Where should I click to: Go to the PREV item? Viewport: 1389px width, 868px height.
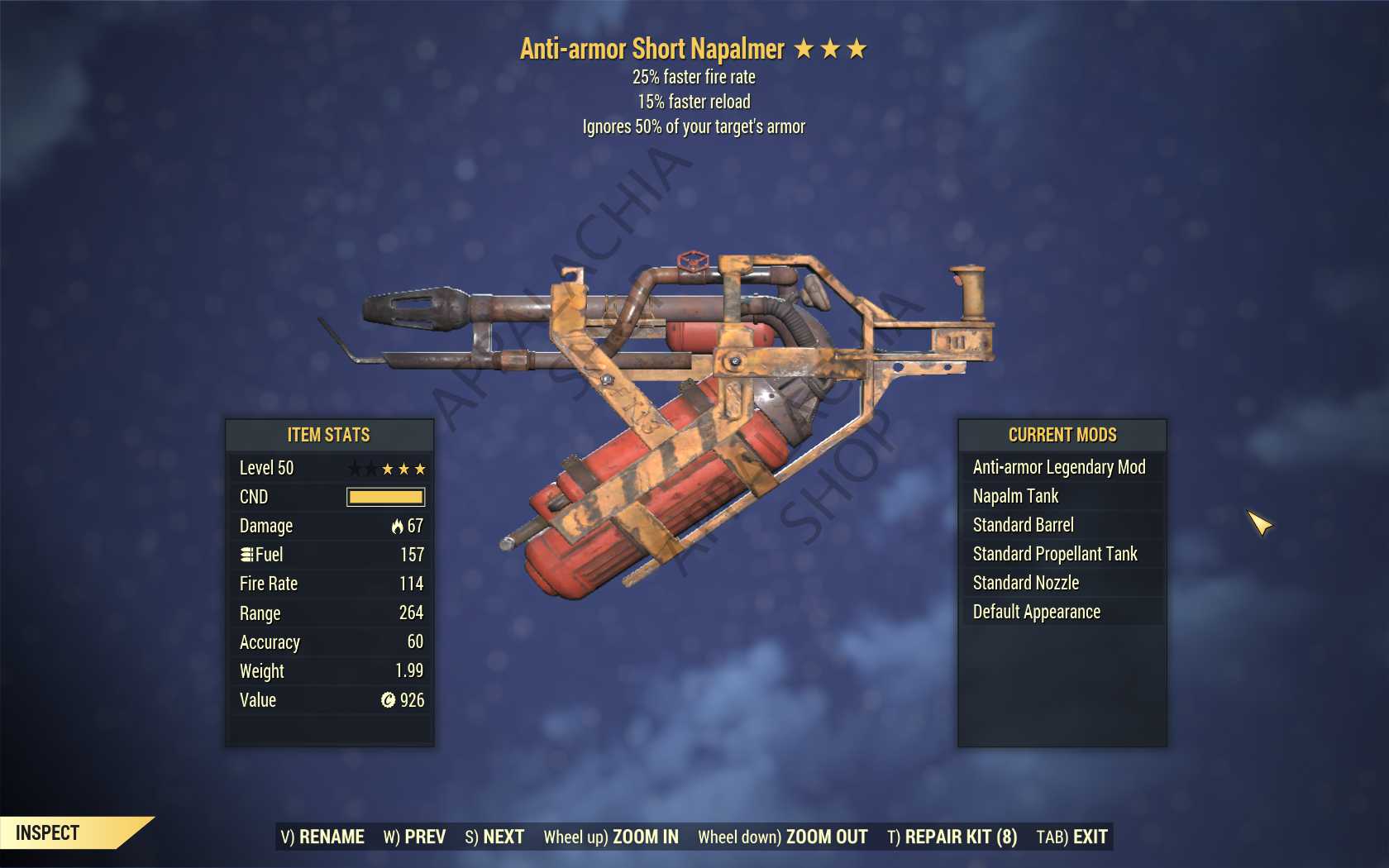414,837
